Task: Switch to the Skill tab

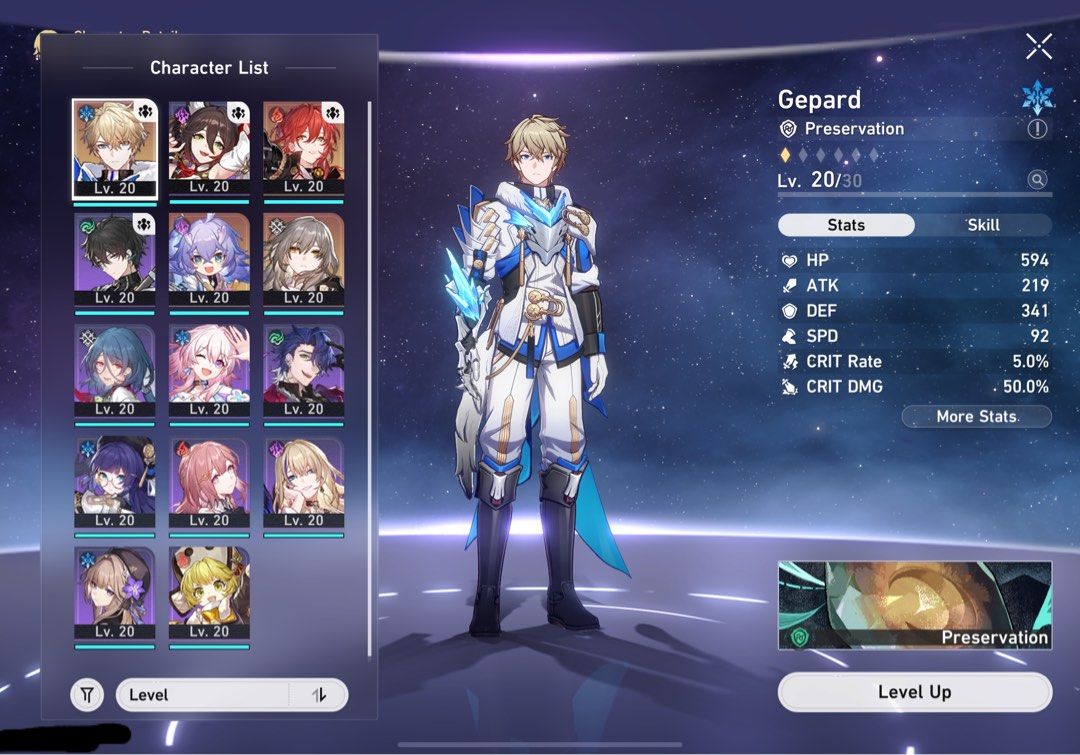Action: [983, 225]
